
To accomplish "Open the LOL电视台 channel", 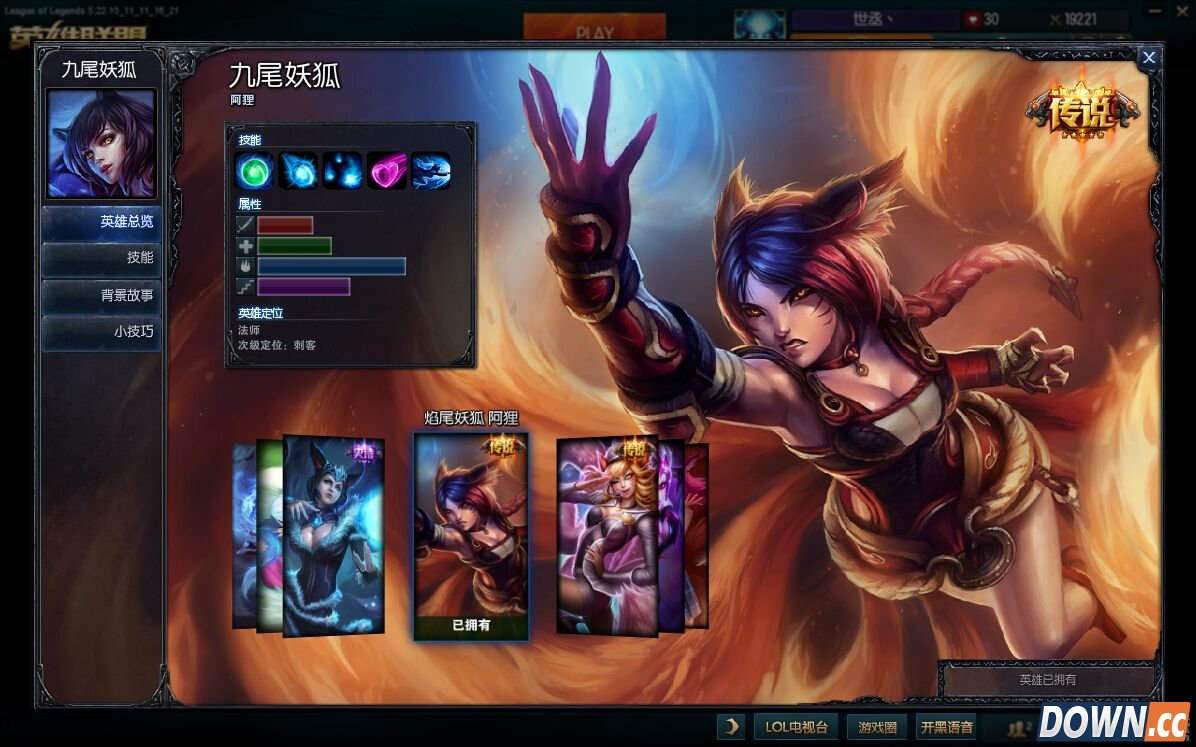I will click(x=795, y=727).
